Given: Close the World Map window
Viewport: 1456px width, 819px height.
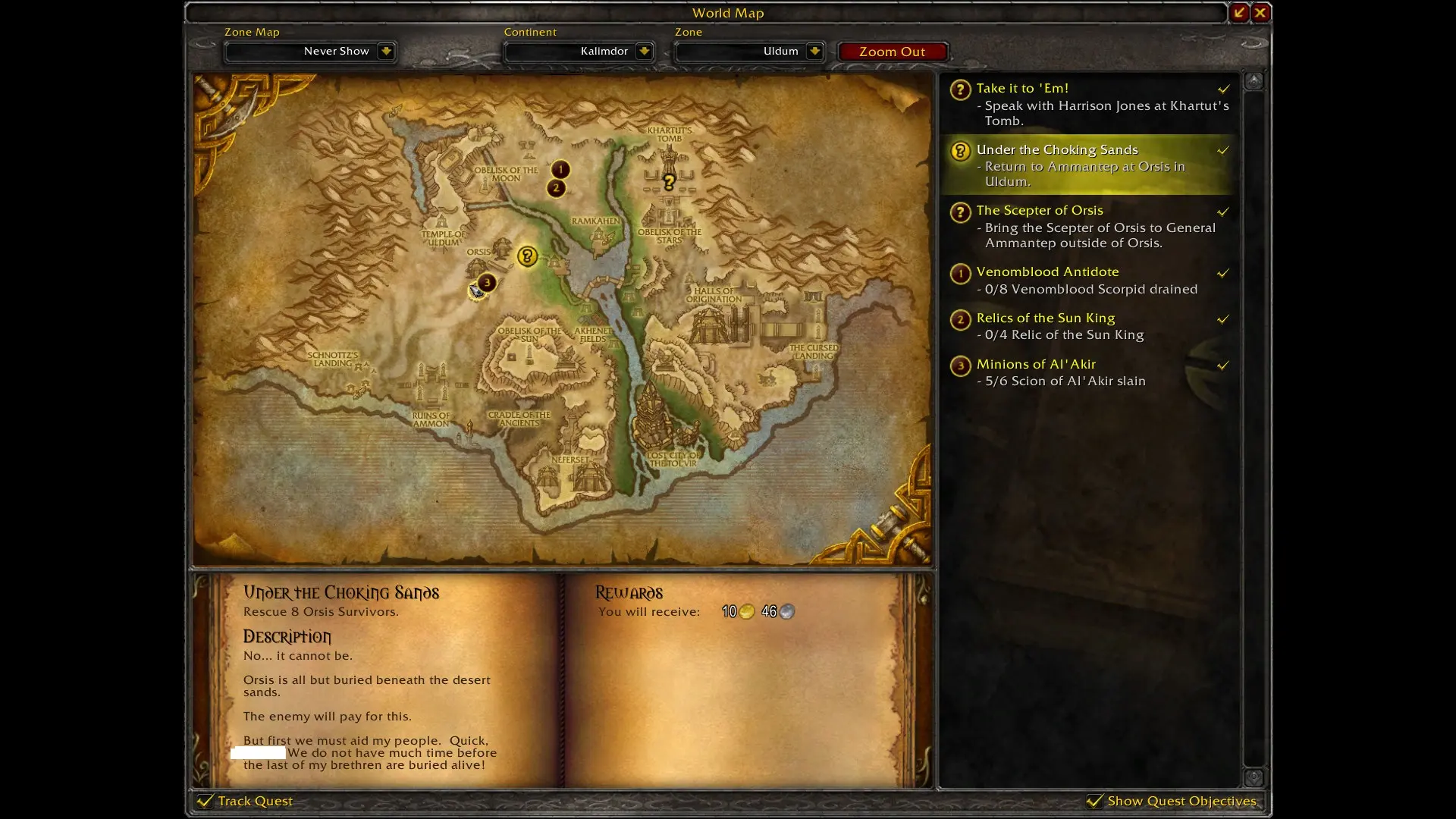Looking at the screenshot, I should 1260,12.
